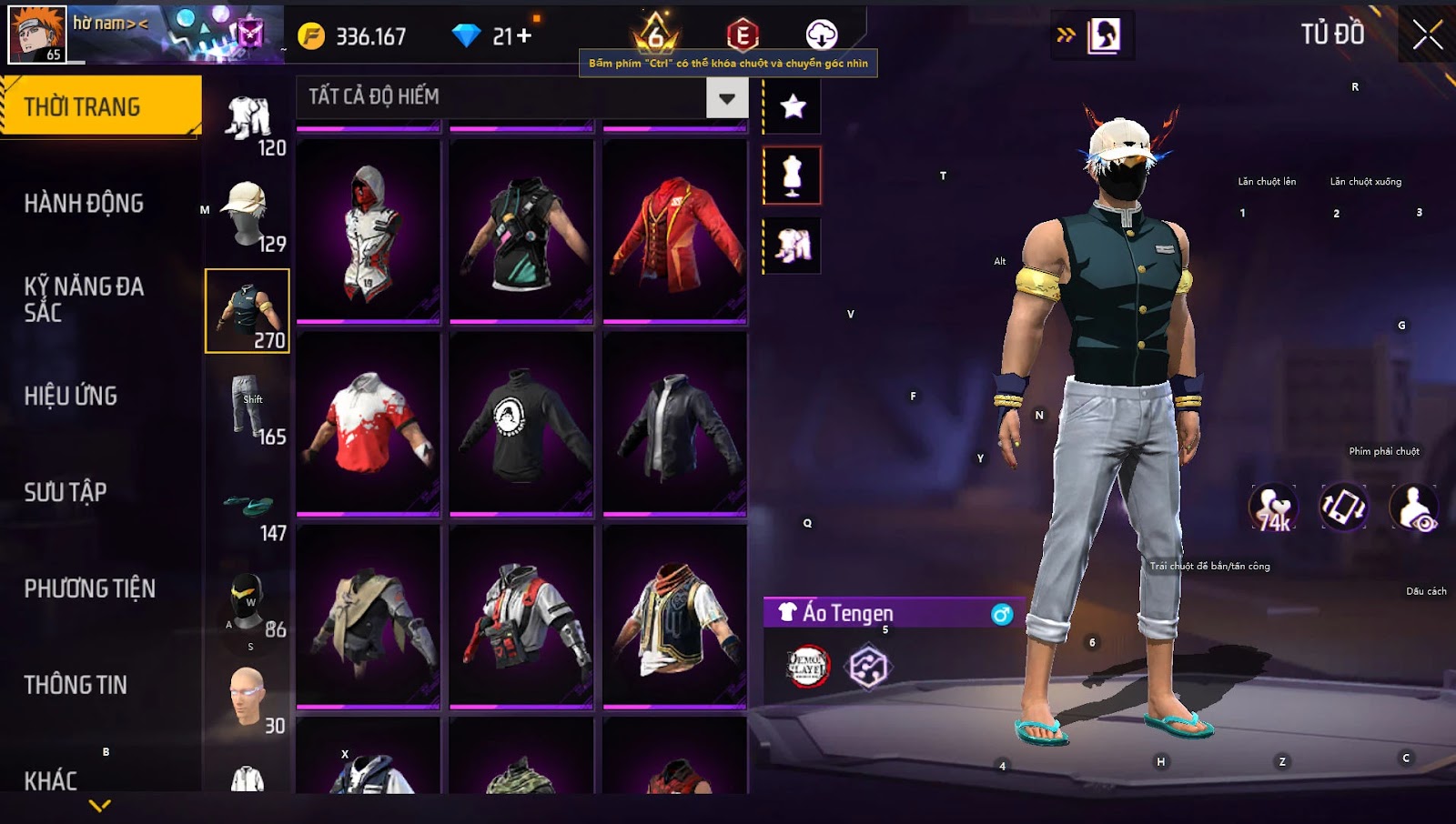Open the Thời Trang category tab
1456x824 pixels.
(x=100, y=106)
